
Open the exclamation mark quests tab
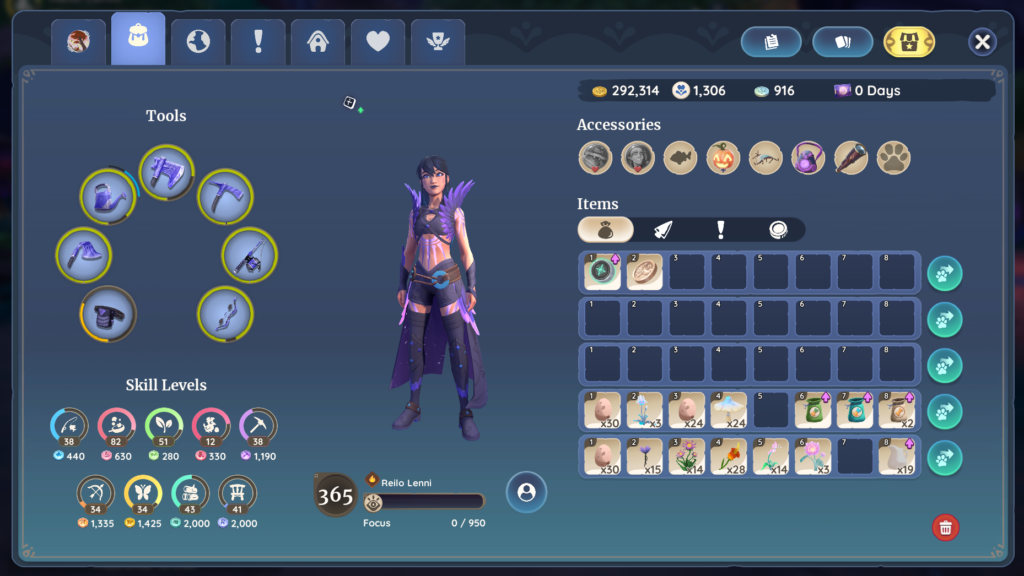pyautogui.click(x=258, y=42)
